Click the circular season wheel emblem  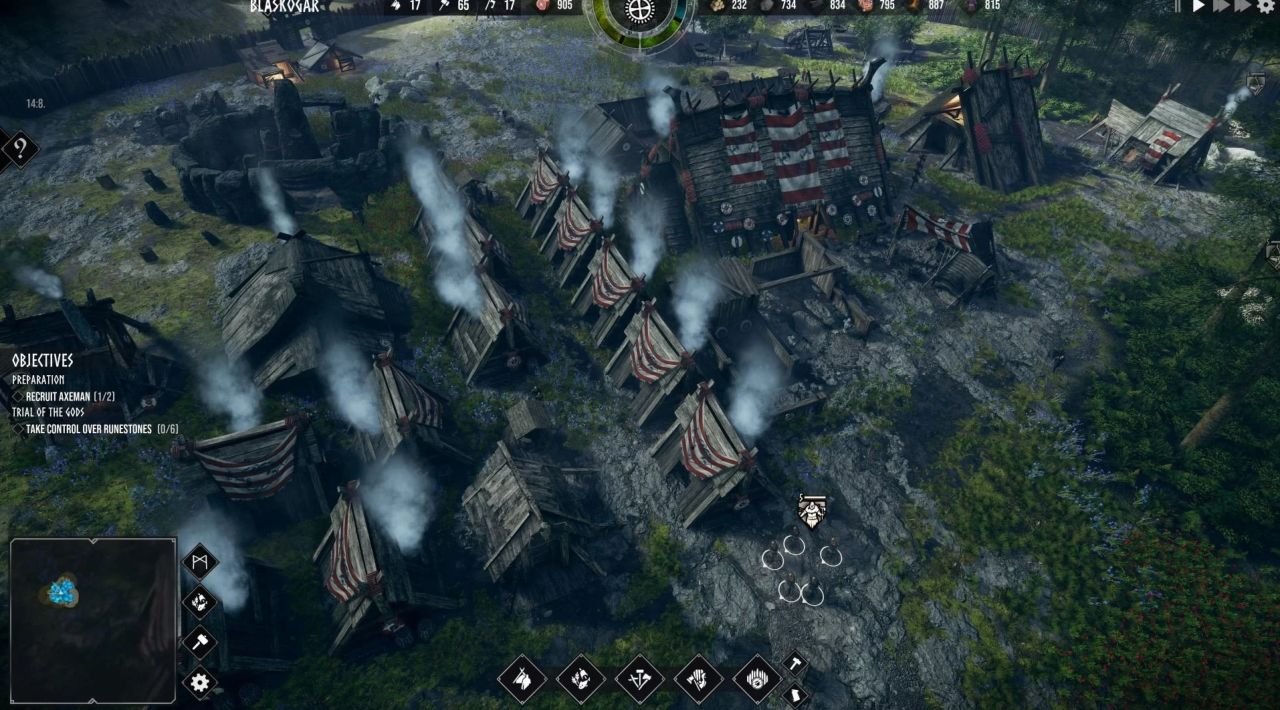click(637, 14)
